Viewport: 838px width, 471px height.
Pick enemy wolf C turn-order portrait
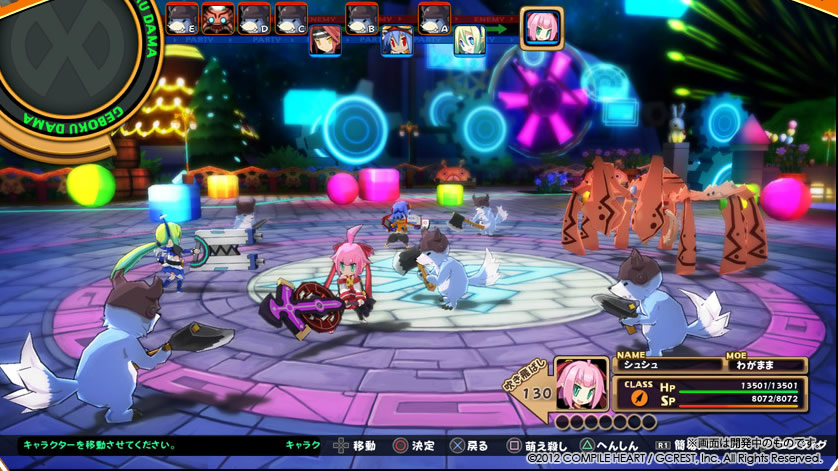290,18
